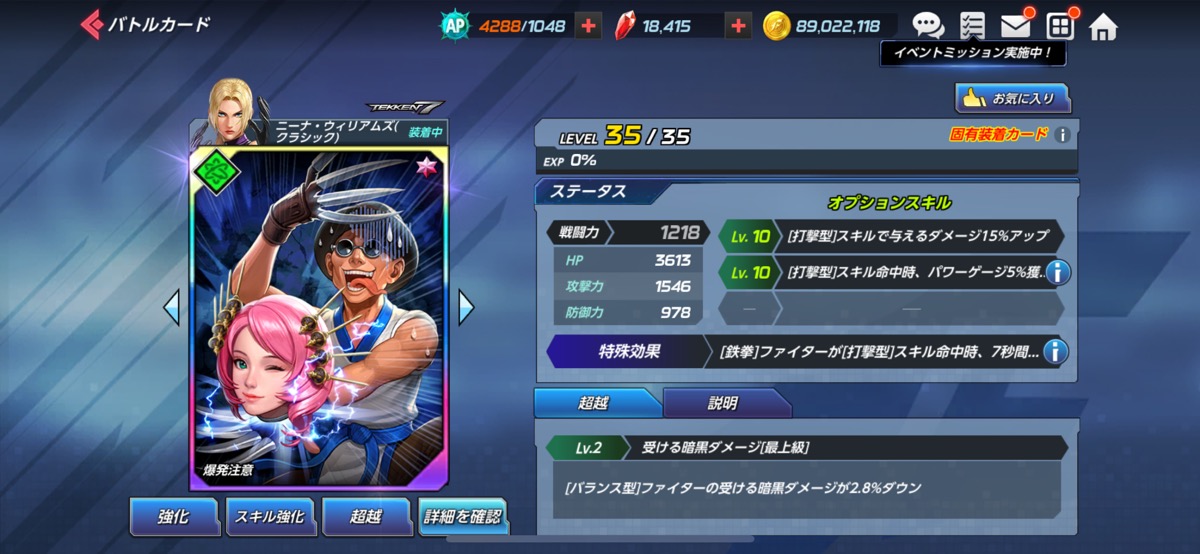Viewport: 1200px width, 554px height.
Task: Show the next battle card
Action: (x=466, y=307)
